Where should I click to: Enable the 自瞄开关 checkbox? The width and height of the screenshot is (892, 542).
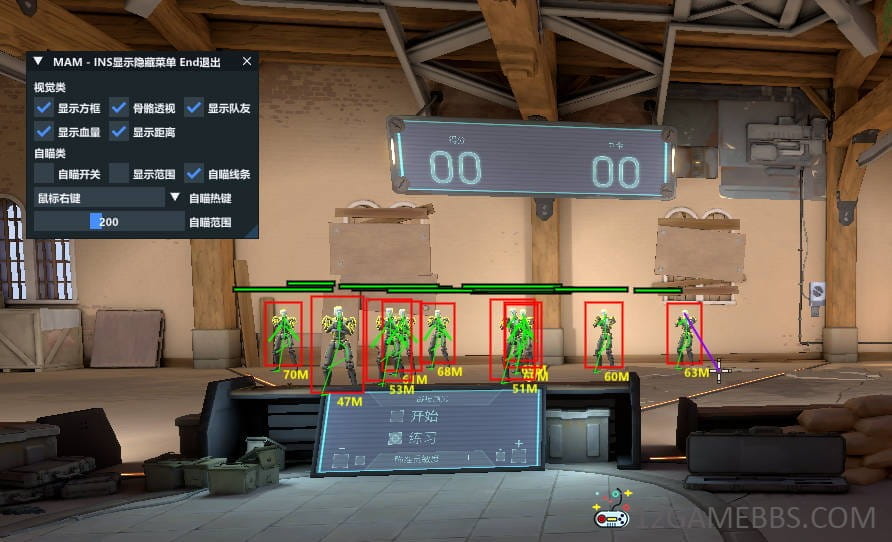click(x=44, y=174)
